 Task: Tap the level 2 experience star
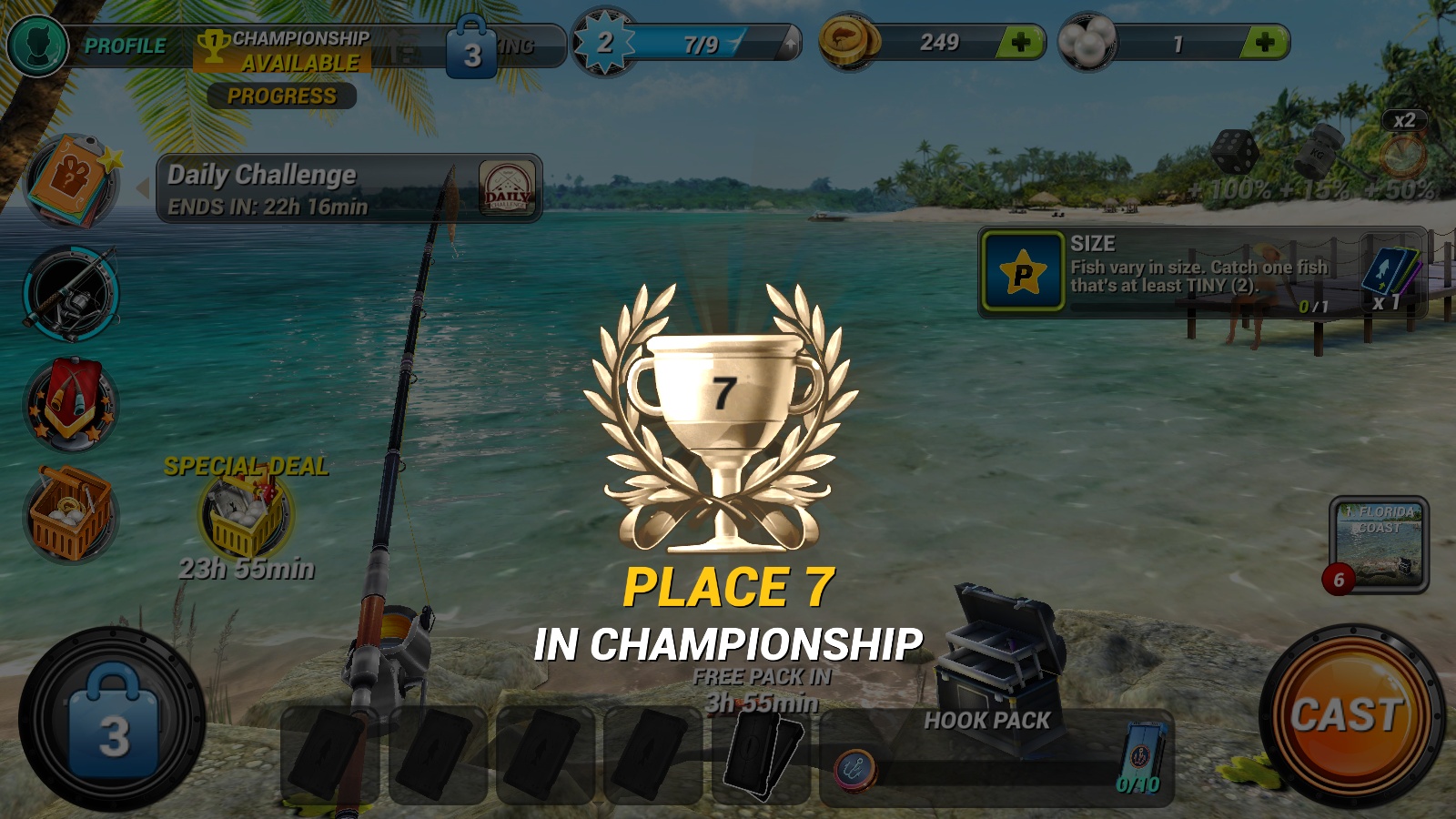click(603, 43)
